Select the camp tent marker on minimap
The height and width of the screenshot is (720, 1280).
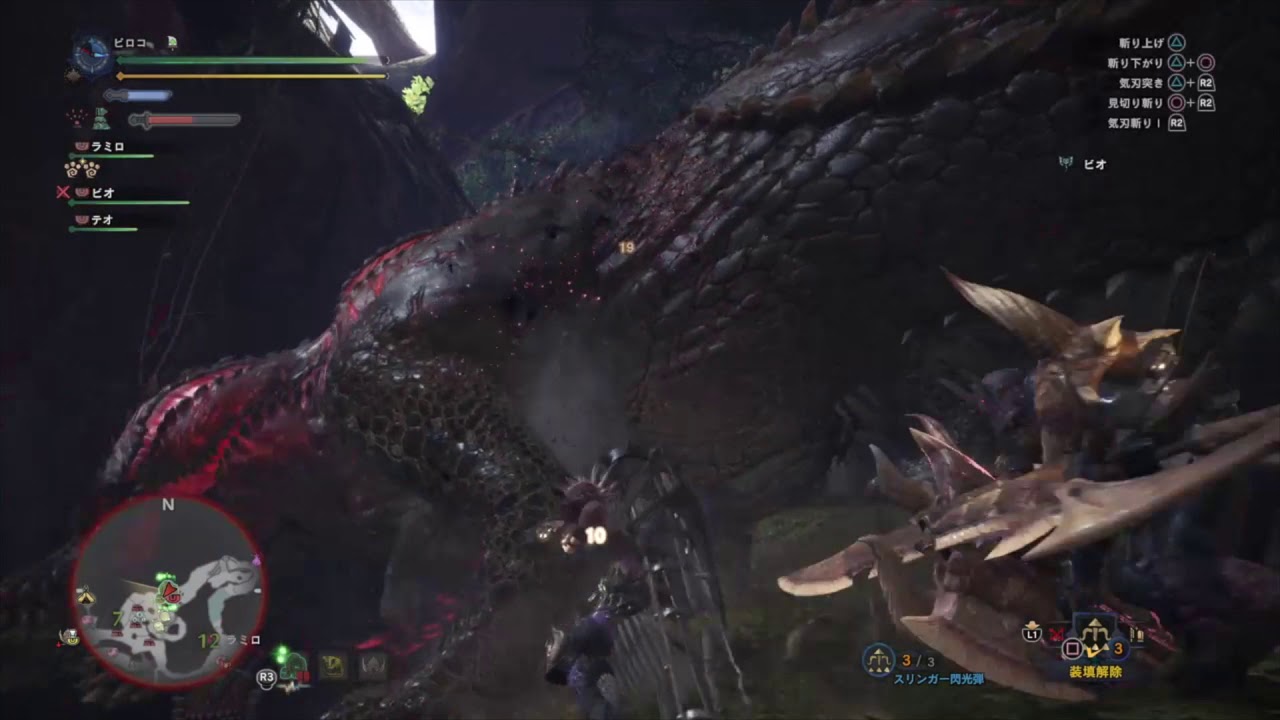point(87,596)
